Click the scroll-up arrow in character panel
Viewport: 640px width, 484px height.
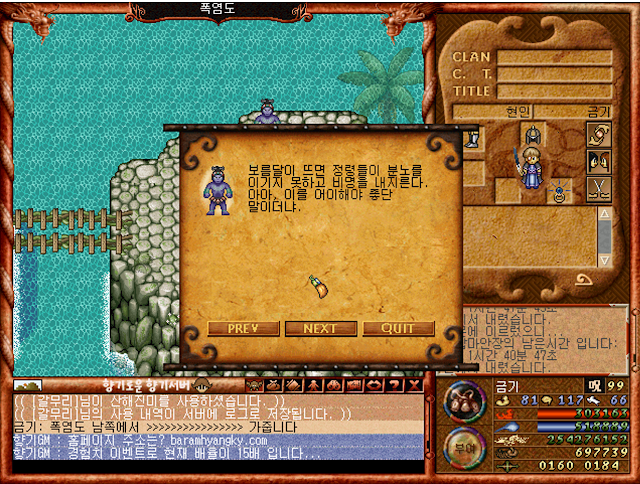point(604,214)
